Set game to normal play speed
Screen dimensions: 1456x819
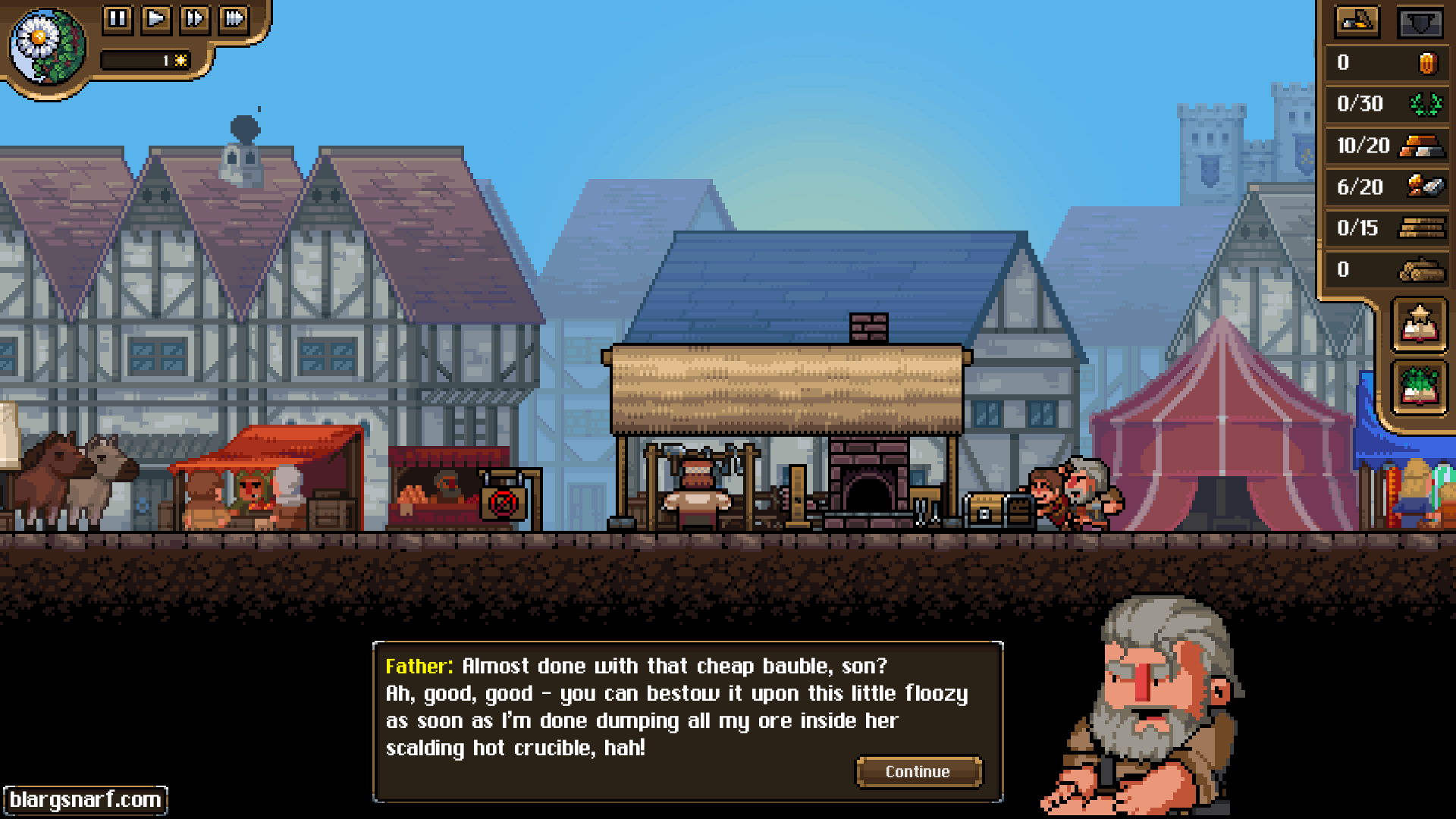156,18
